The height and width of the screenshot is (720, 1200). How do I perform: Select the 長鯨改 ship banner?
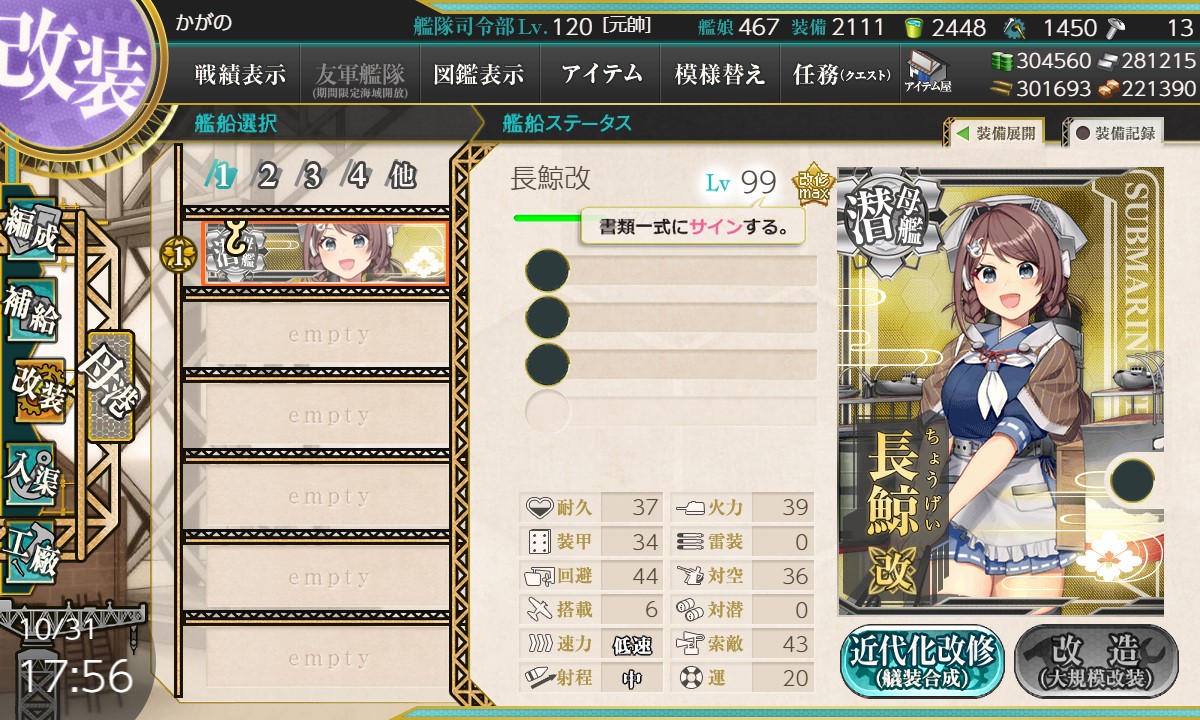point(325,253)
